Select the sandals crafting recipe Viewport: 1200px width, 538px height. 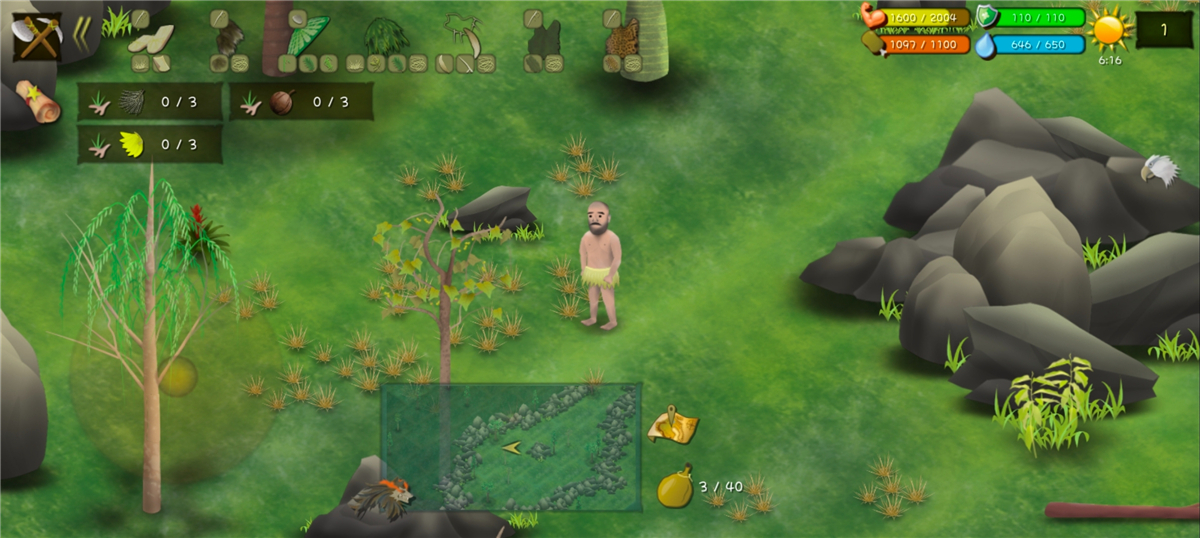[x=151, y=39]
